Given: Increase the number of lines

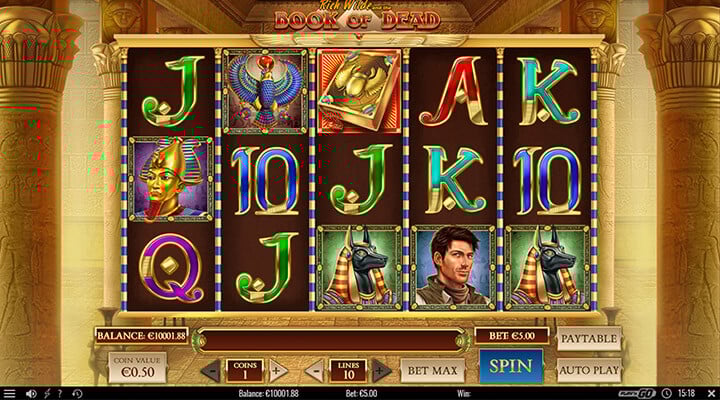Looking at the screenshot, I should click(380, 370).
